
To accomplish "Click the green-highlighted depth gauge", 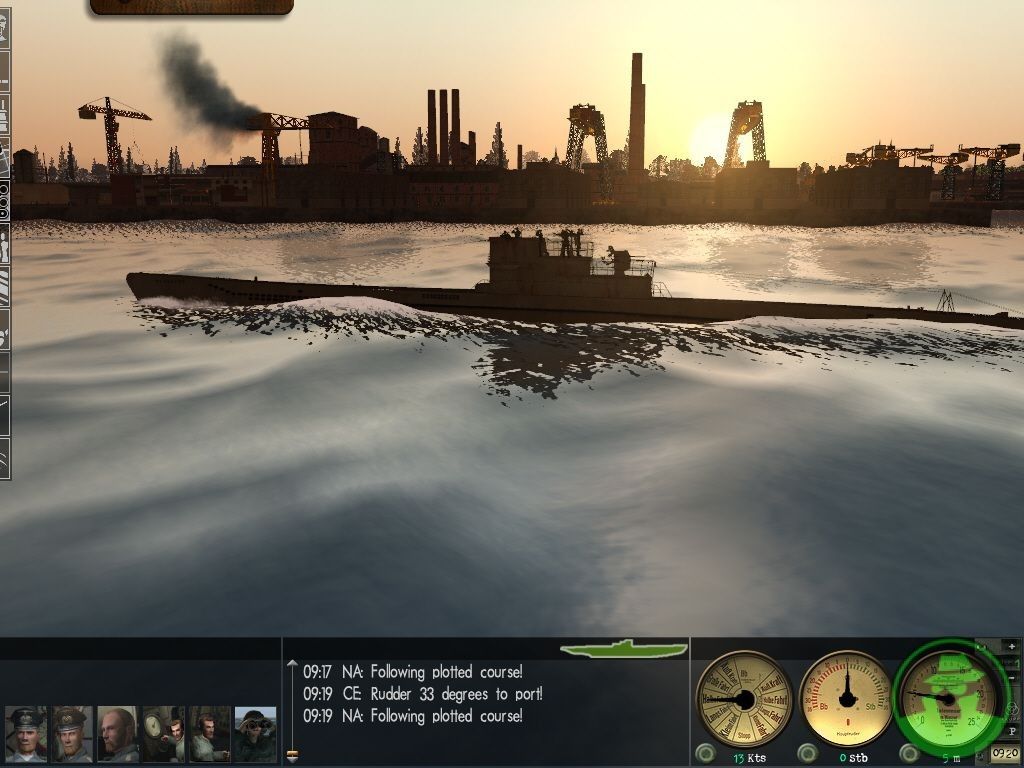I will click(x=946, y=696).
